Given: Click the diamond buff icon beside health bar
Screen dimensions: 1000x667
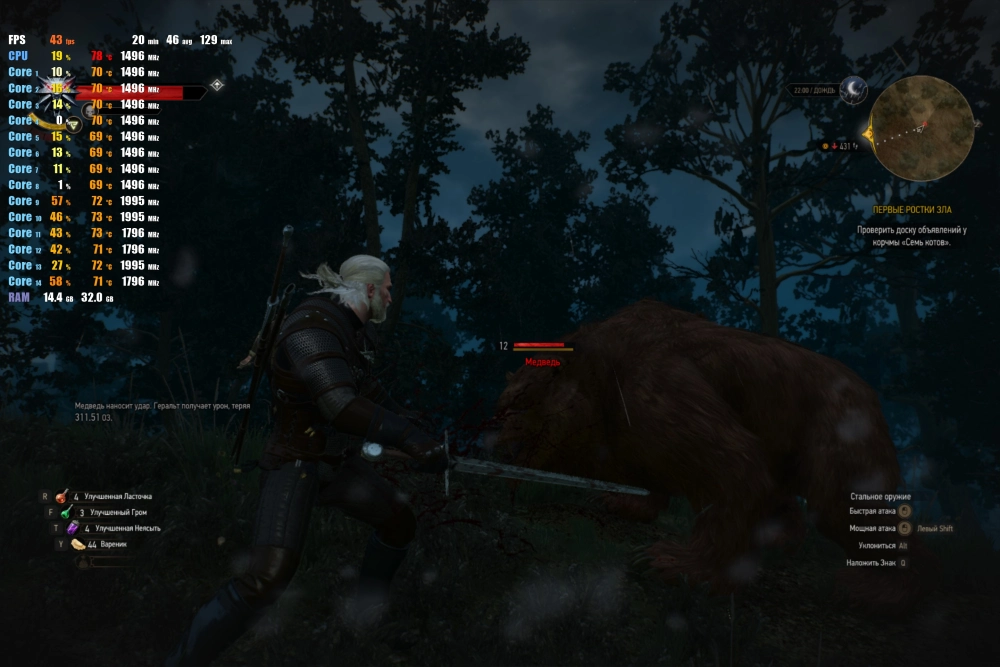Looking at the screenshot, I should [x=217, y=84].
